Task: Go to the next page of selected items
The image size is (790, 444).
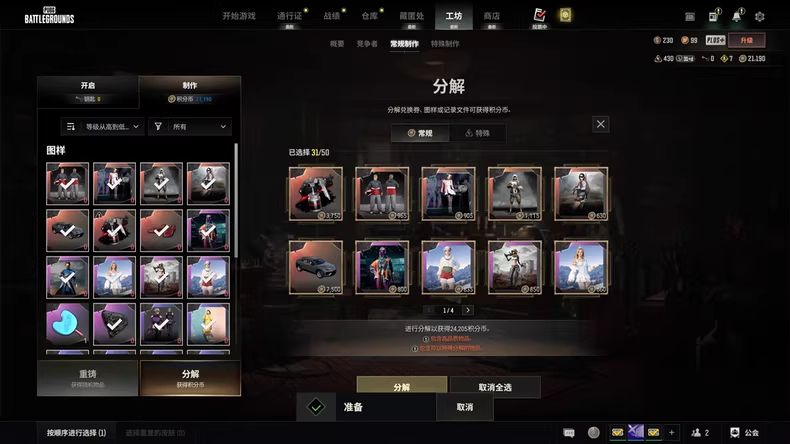Action: coord(467,310)
